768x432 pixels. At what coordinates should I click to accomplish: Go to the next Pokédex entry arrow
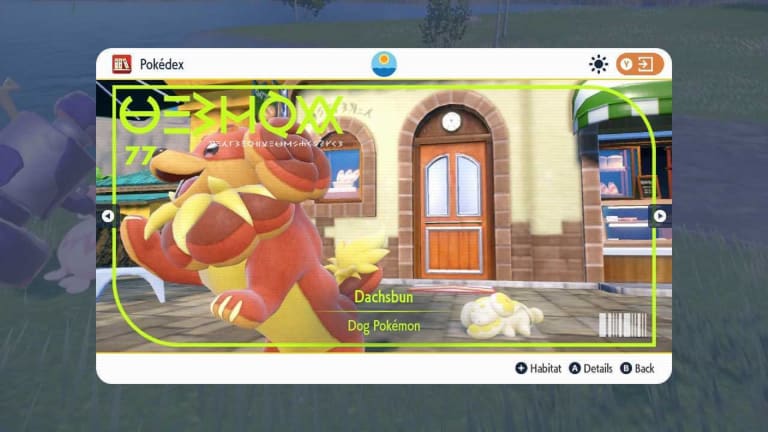pos(659,216)
